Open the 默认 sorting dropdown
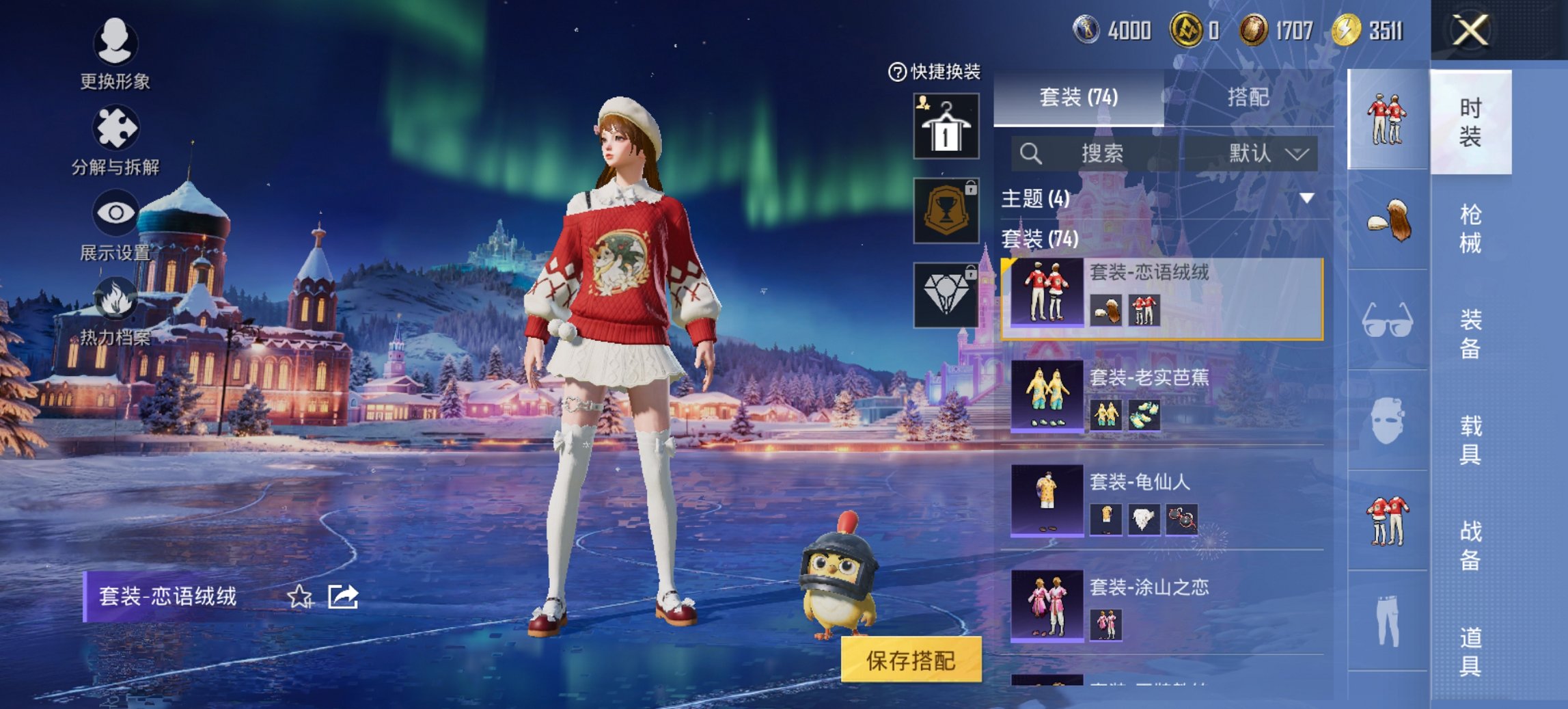Viewport: 1568px width, 709px height. click(x=1268, y=153)
